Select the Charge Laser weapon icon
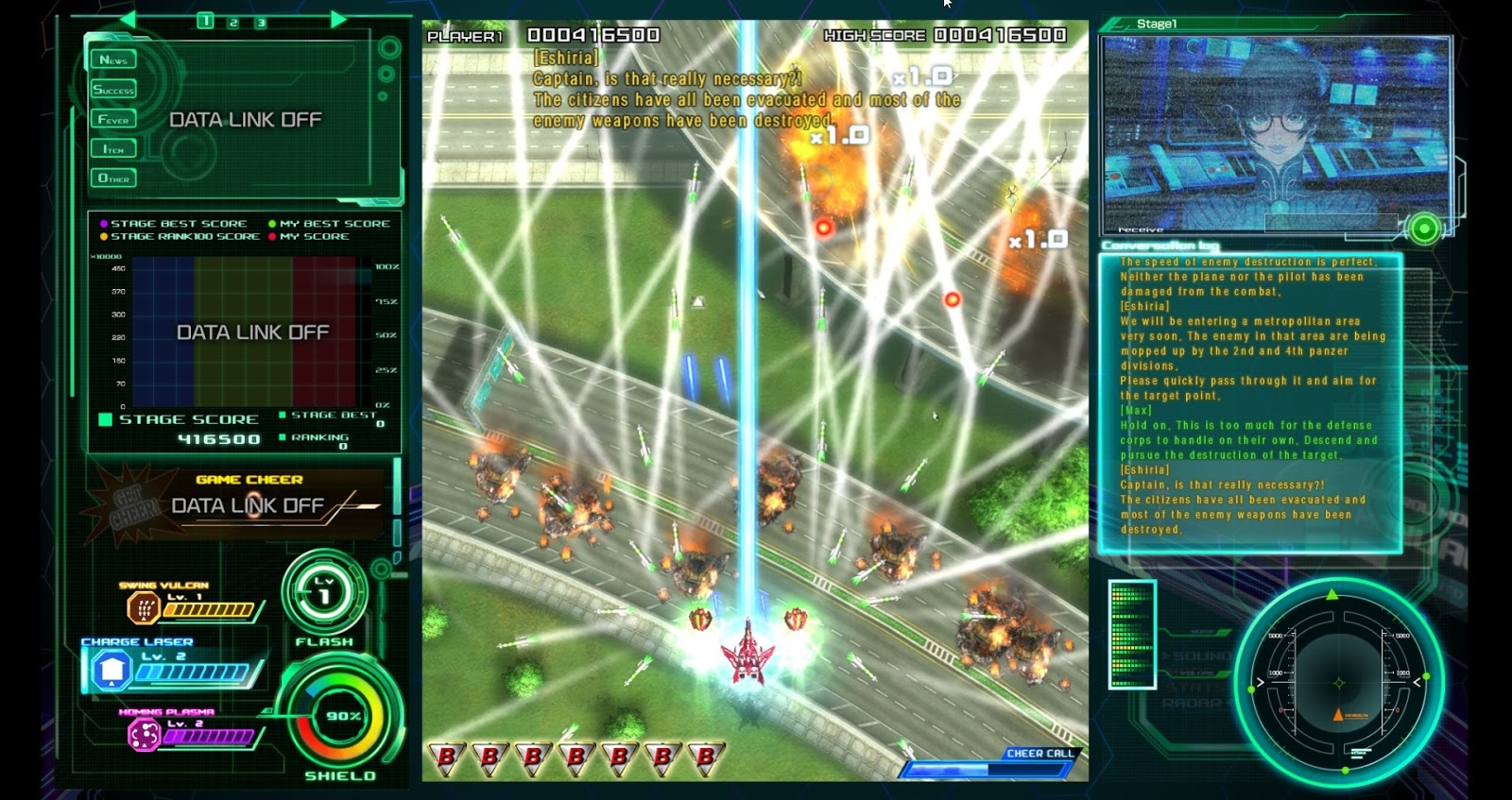The width and height of the screenshot is (1512, 800). tap(110, 671)
